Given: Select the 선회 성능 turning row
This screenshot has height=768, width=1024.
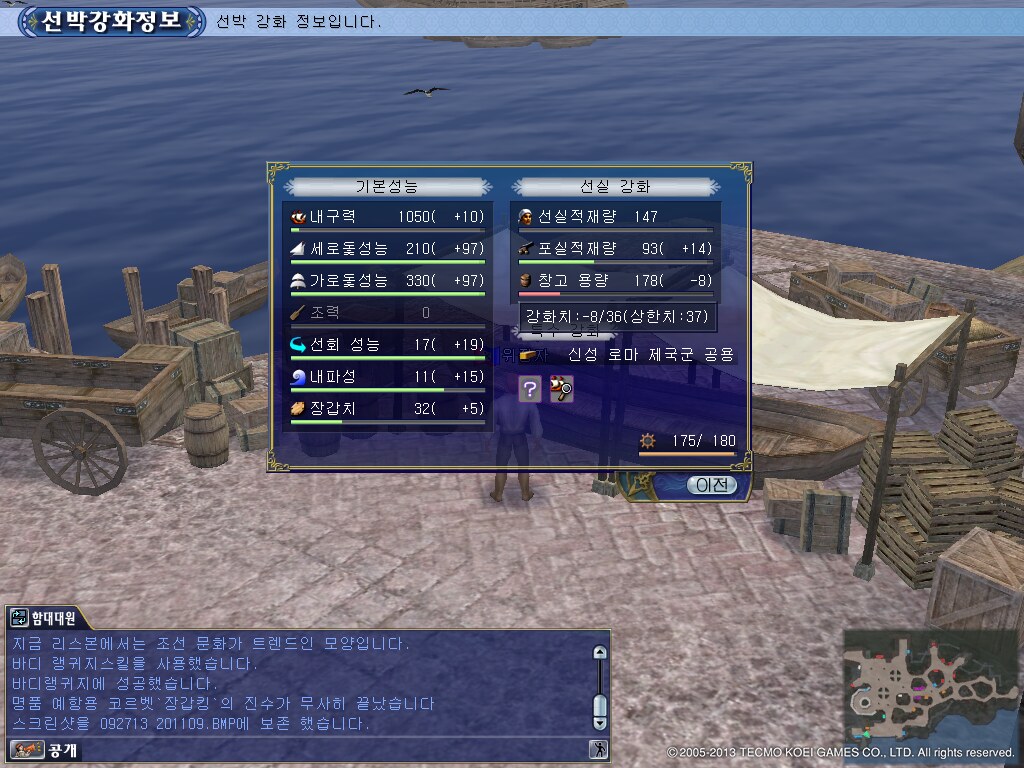Looking at the screenshot, I should [x=388, y=345].
